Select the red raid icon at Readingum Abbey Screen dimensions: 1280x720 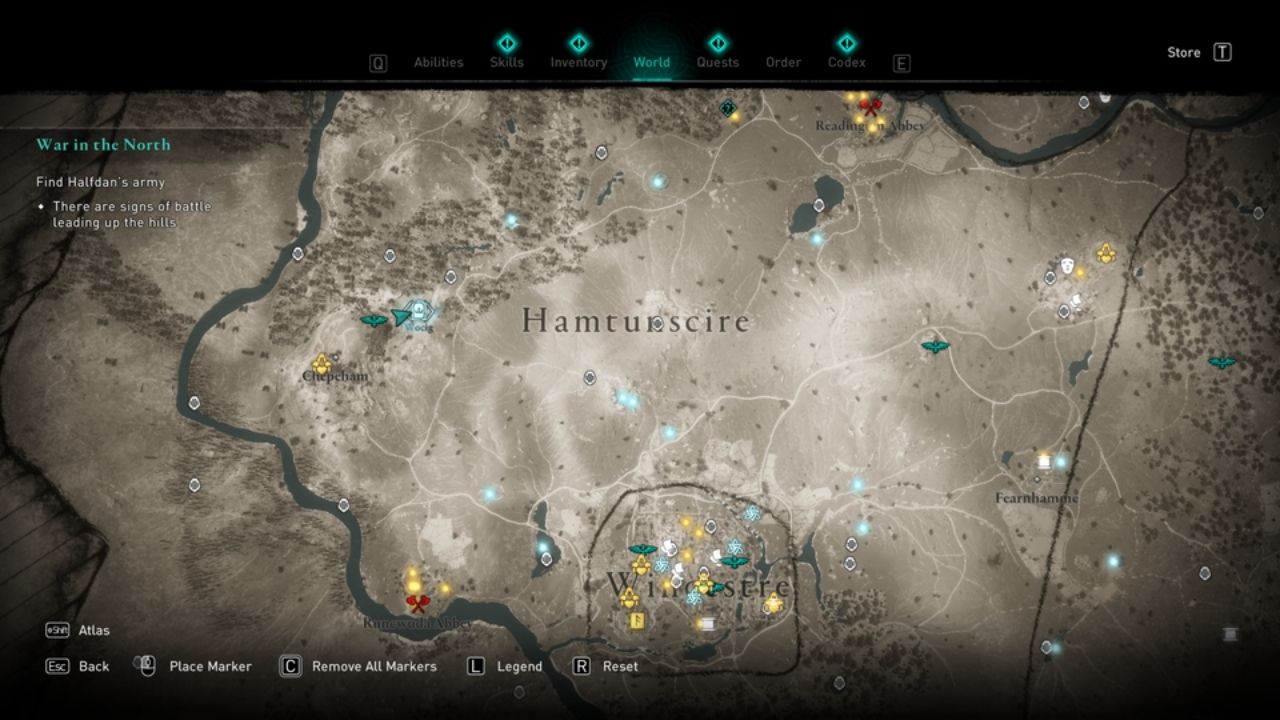868,108
